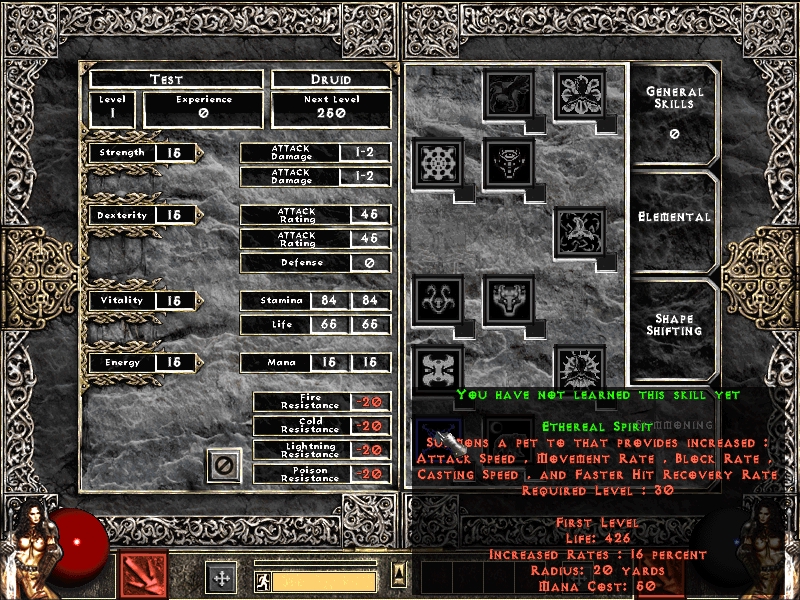Screen dimensions: 800x600
Task: Toggle the run/walk running-man button
Action: 262,581
